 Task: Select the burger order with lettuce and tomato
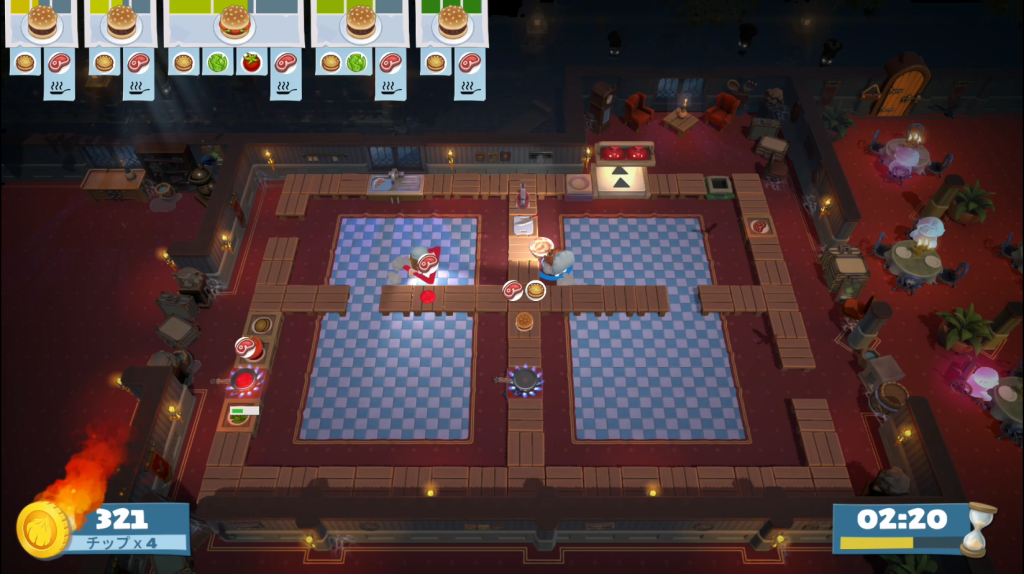coord(234,23)
